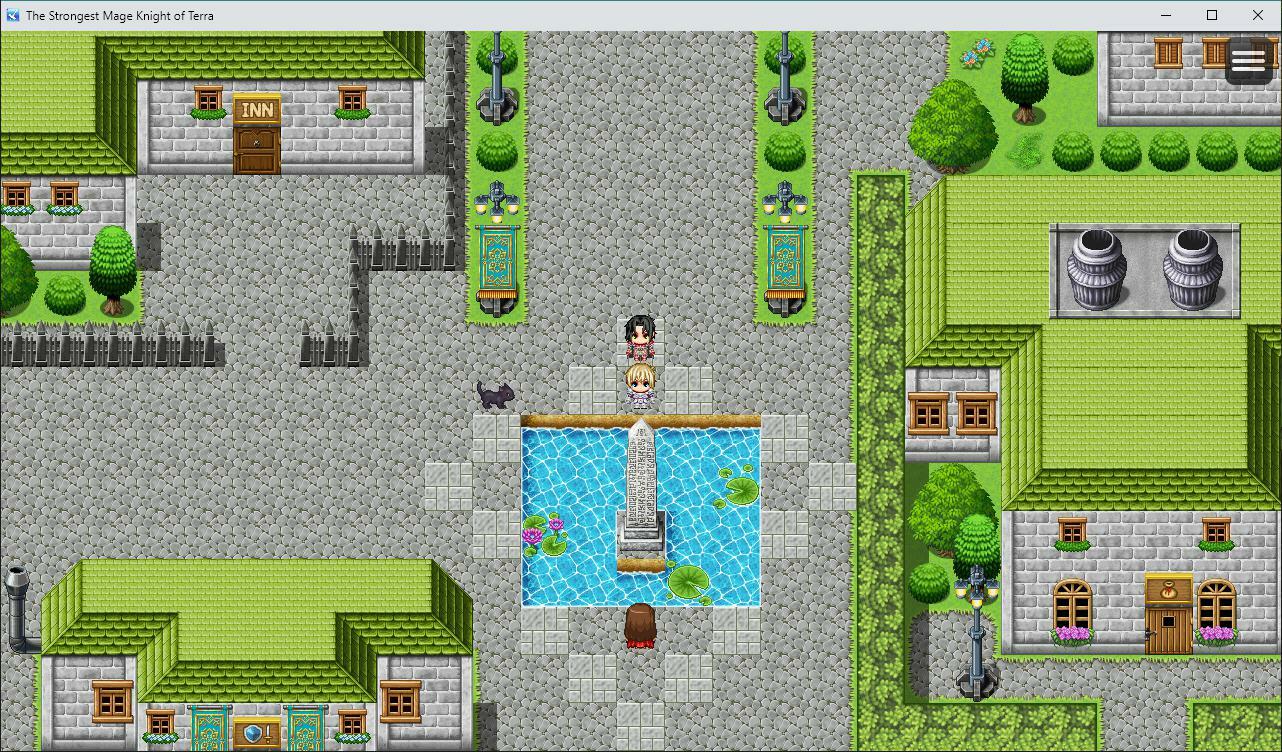Open the hamburger game menu in the top-right corner
This screenshot has height=752, width=1282.
point(1248,60)
